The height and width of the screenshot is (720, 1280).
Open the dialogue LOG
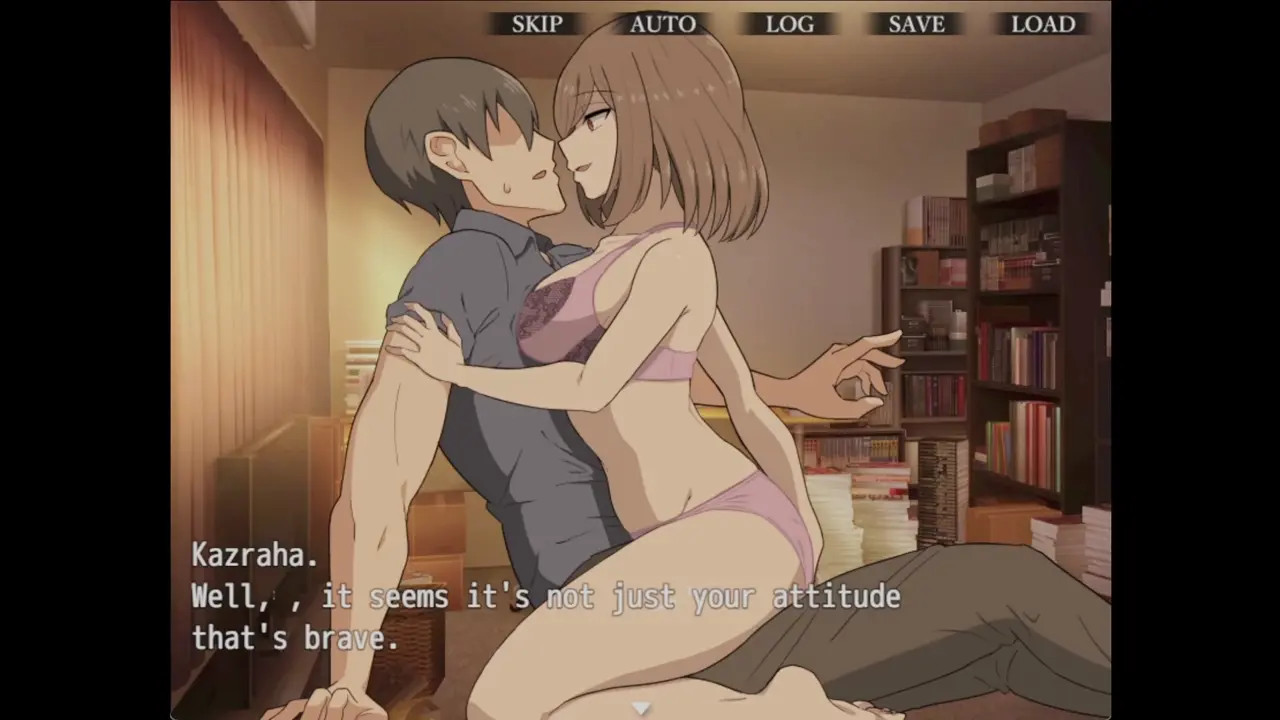click(789, 24)
